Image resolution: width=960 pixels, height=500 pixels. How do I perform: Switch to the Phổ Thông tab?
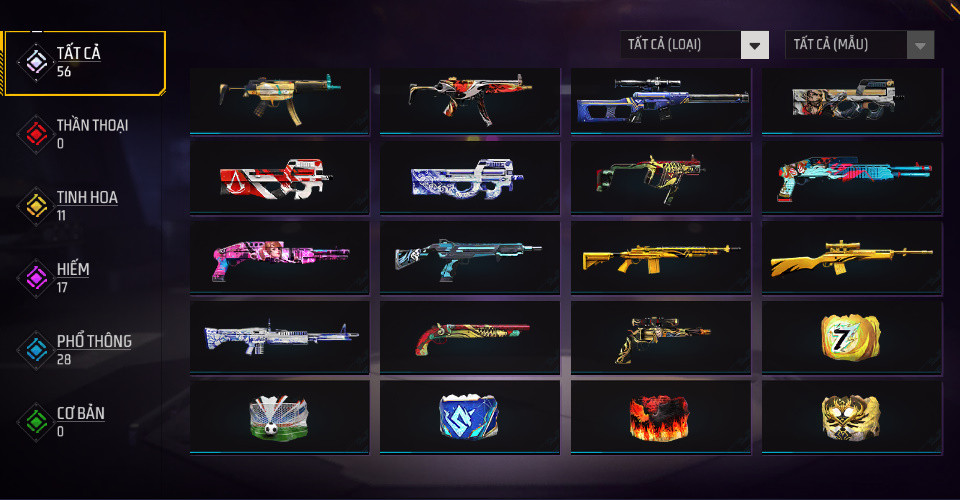pos(86,349)
